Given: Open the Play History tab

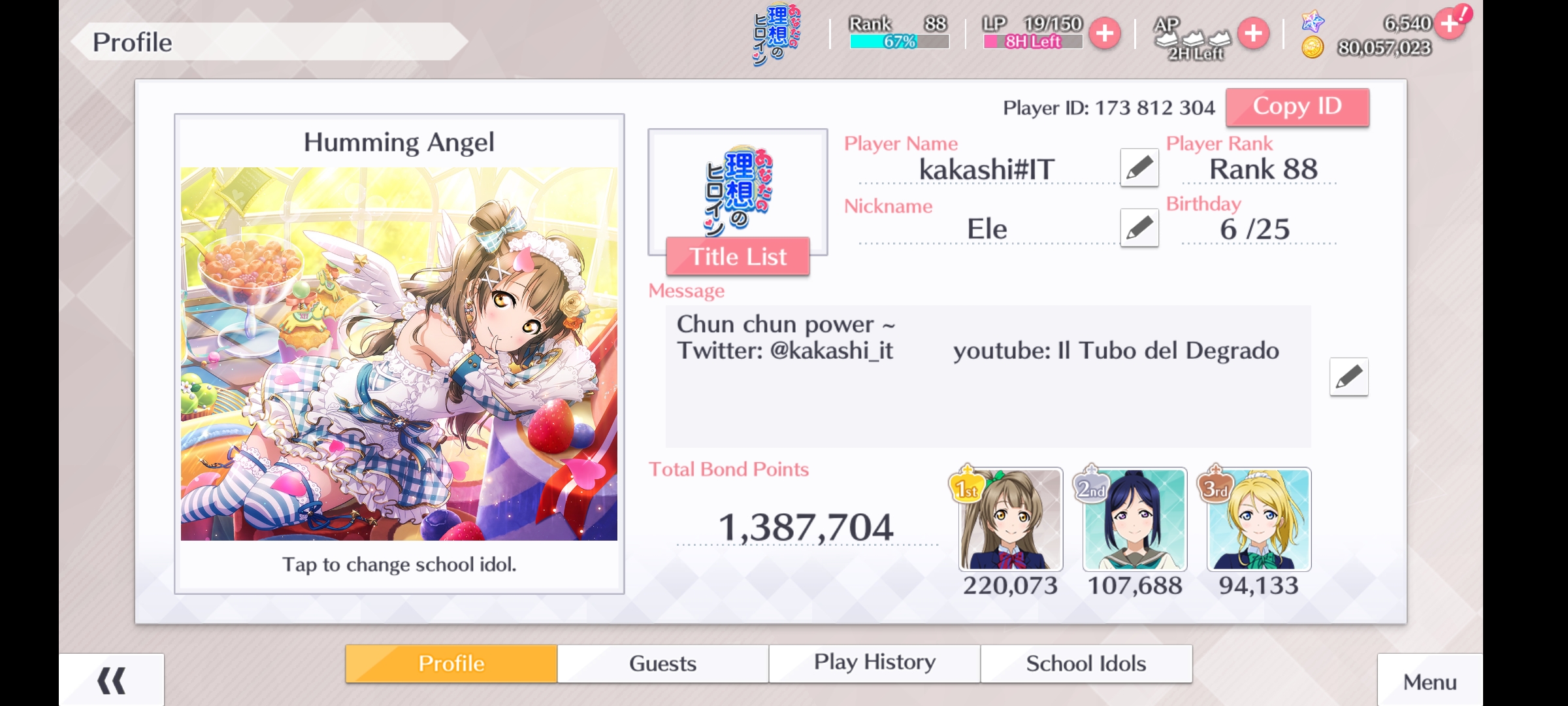Looking at the screenshot, I should pos(874,664).
